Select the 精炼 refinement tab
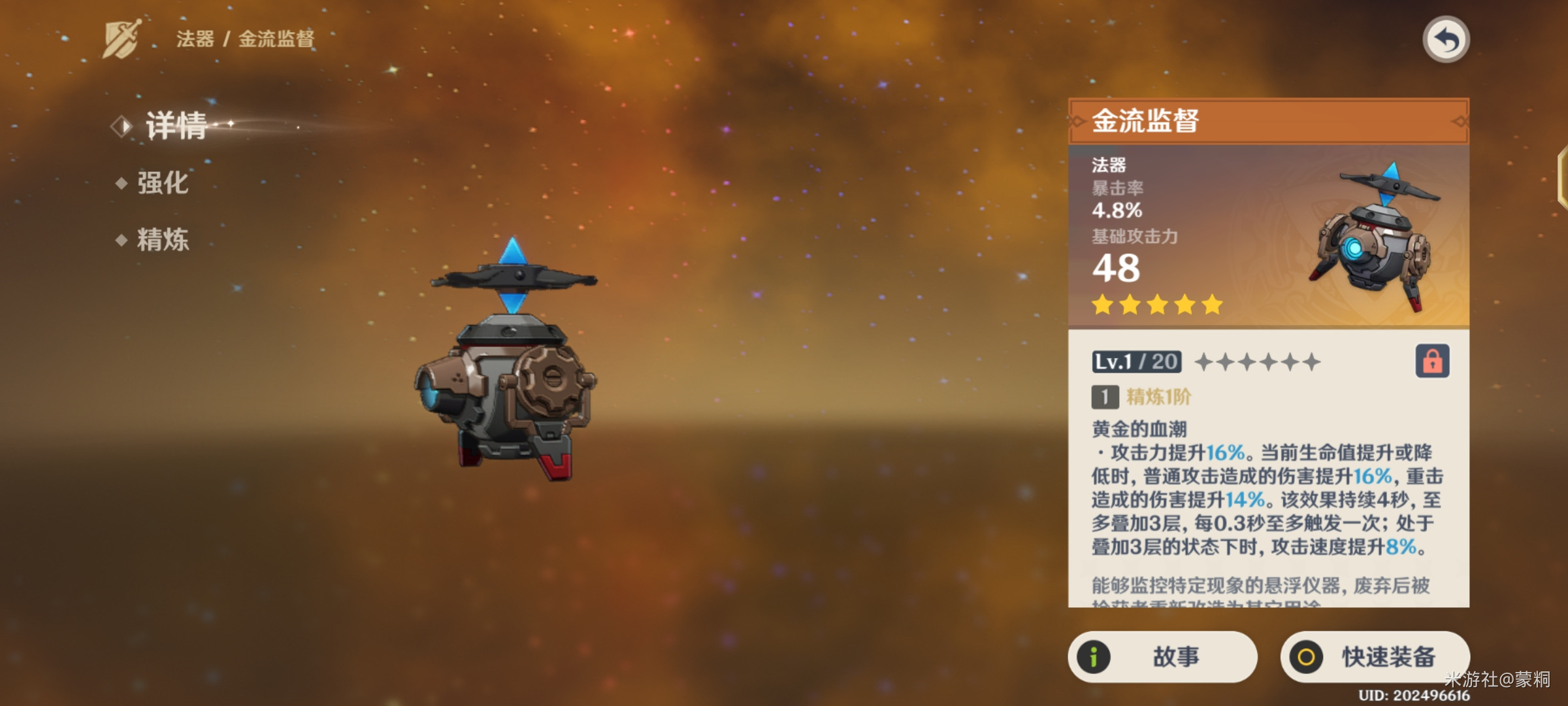Image resolution: width=1568 pixels, height=706 pixels. [162, 240]
